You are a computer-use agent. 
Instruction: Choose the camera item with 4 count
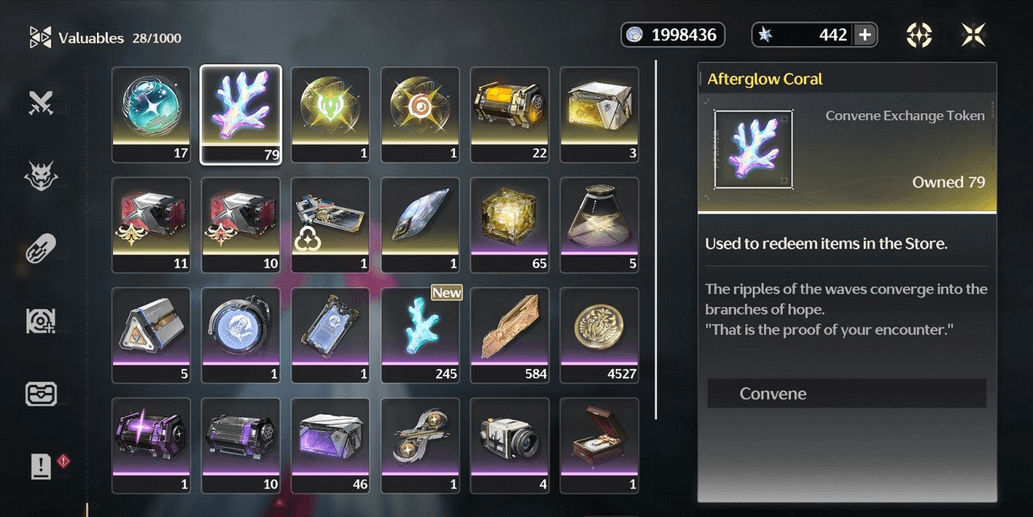tap(510, 445)
